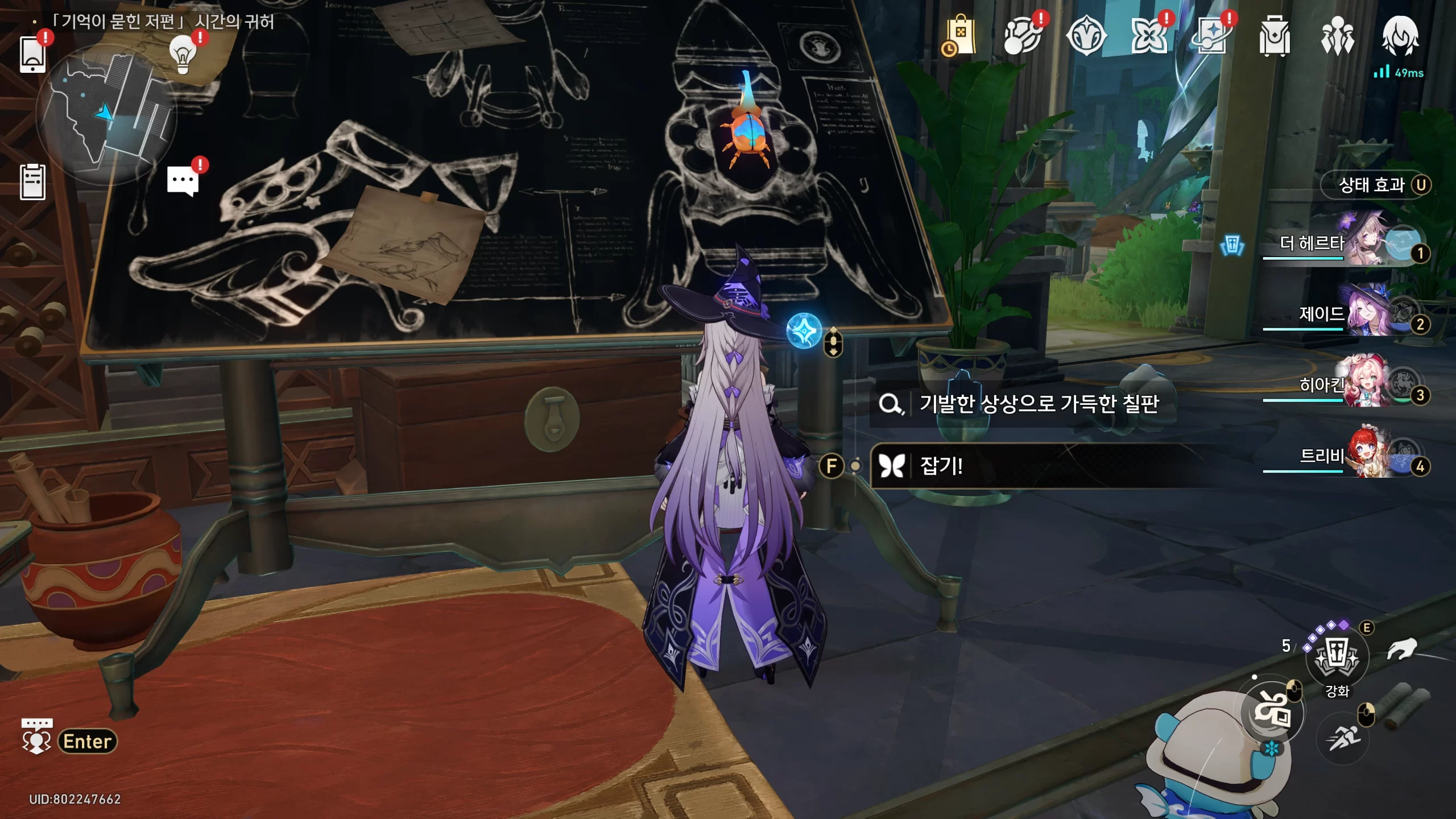The width and height of the screenshot is (1456, 819).
Task: Open the circular minimap
Action: [107, 114]
